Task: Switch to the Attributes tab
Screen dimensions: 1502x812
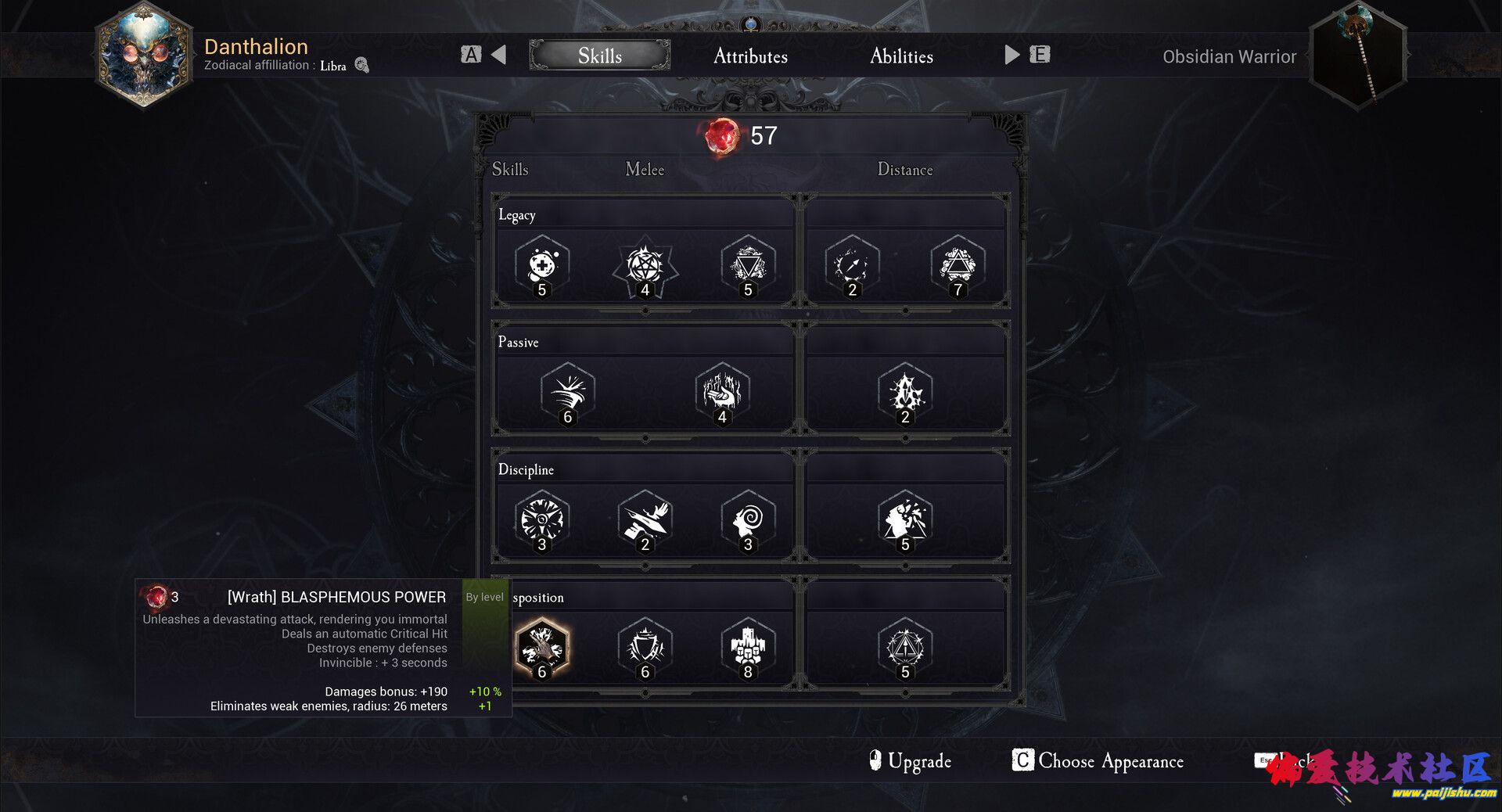Action: pyautogui.click(x=750, y=56)
